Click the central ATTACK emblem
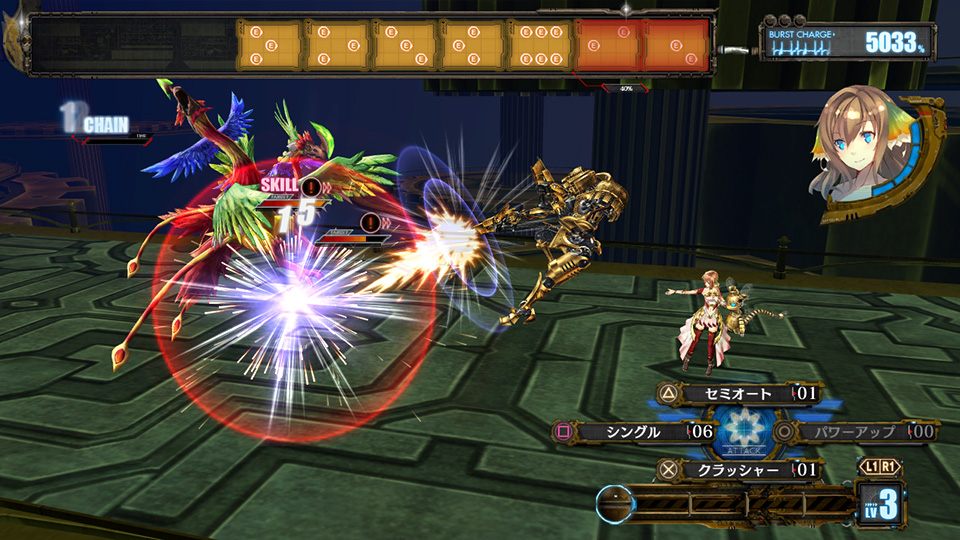Screen dimensions: 960x540 tap(741, 432)
